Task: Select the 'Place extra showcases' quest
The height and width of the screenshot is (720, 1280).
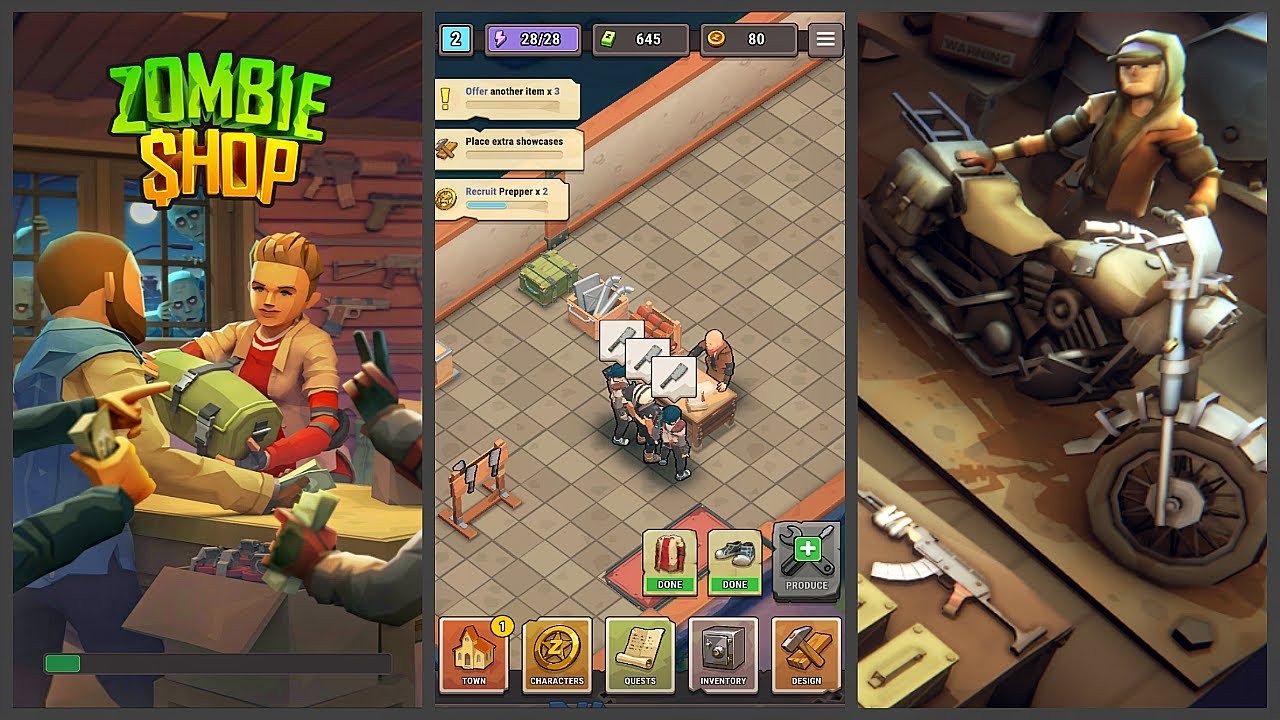Action: (510, 146)
